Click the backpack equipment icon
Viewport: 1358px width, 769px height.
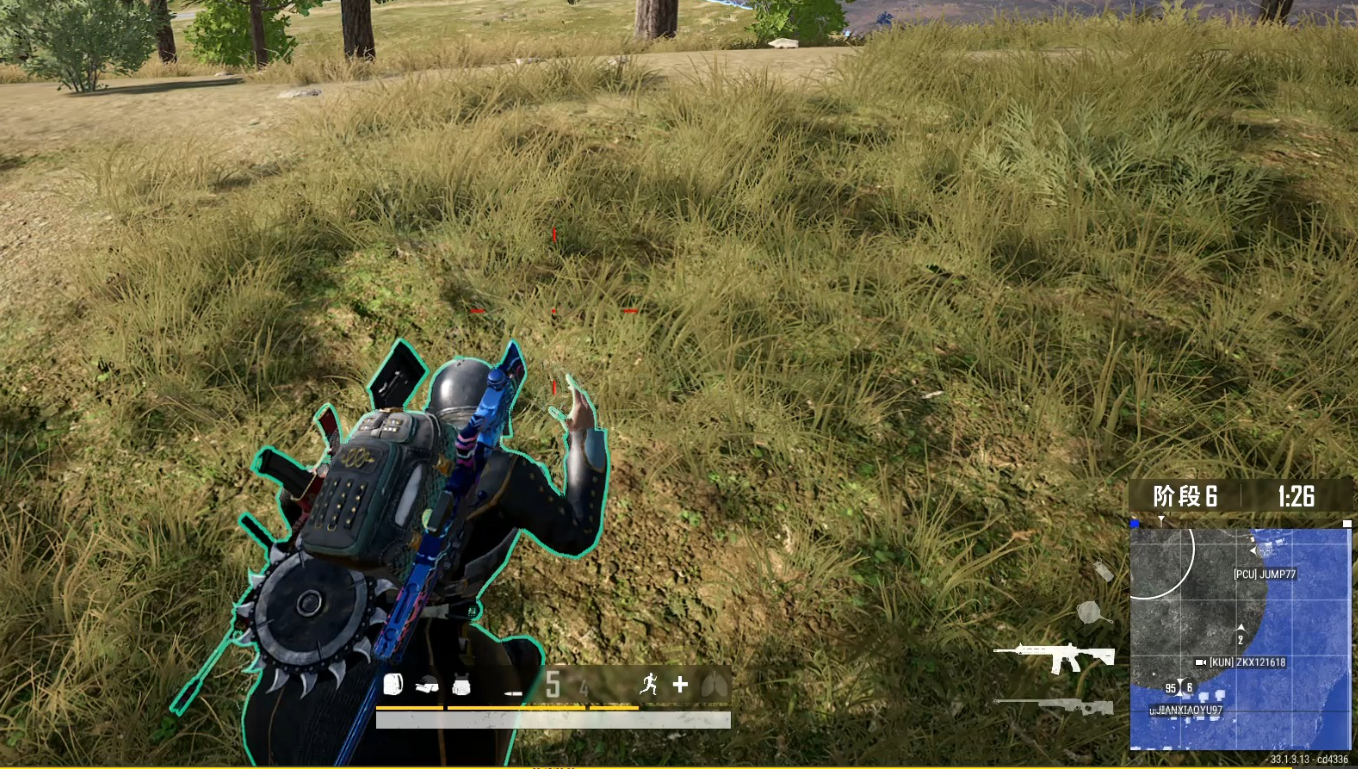tap(394, 686)
